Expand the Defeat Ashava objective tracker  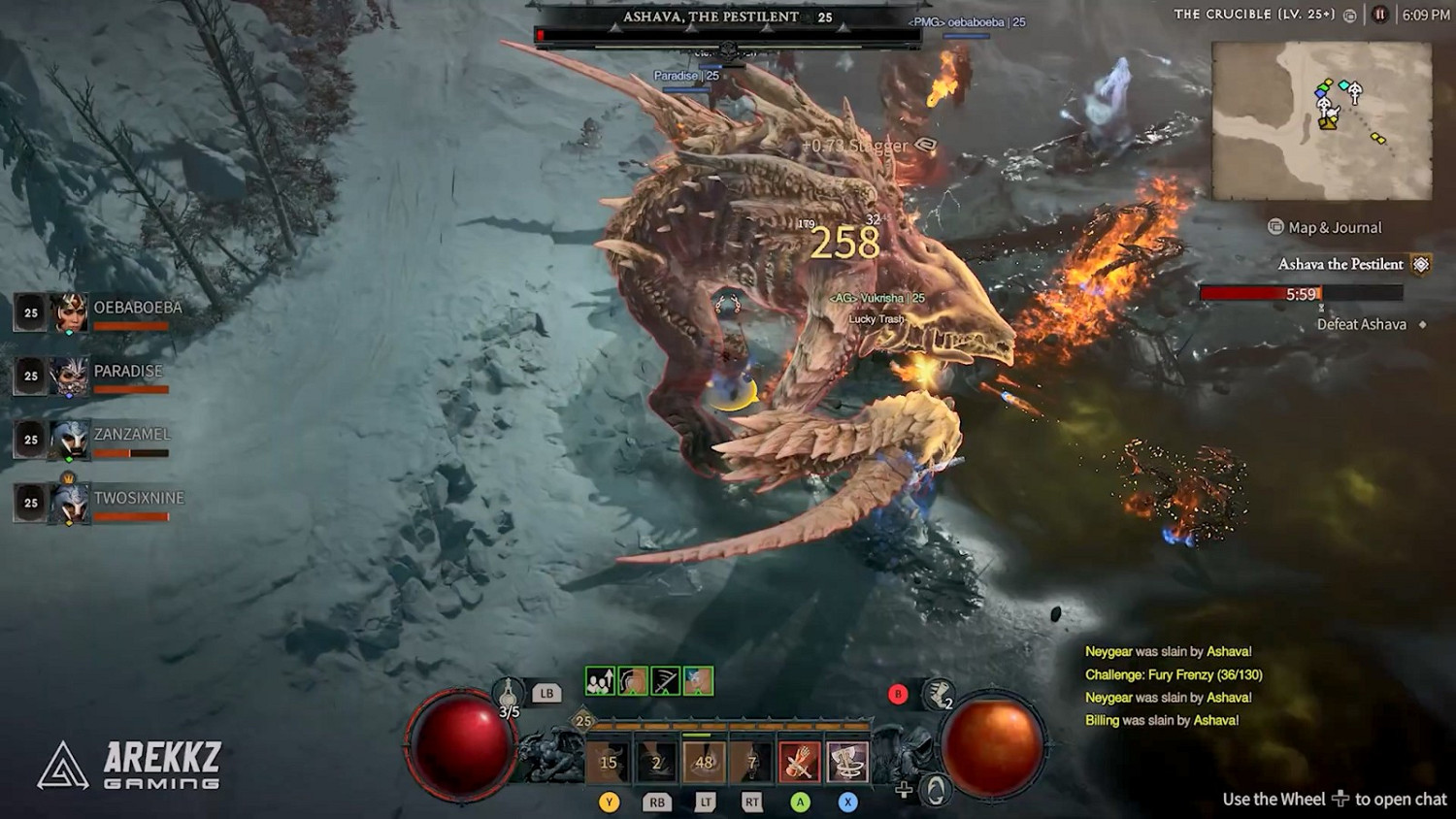1361,324
